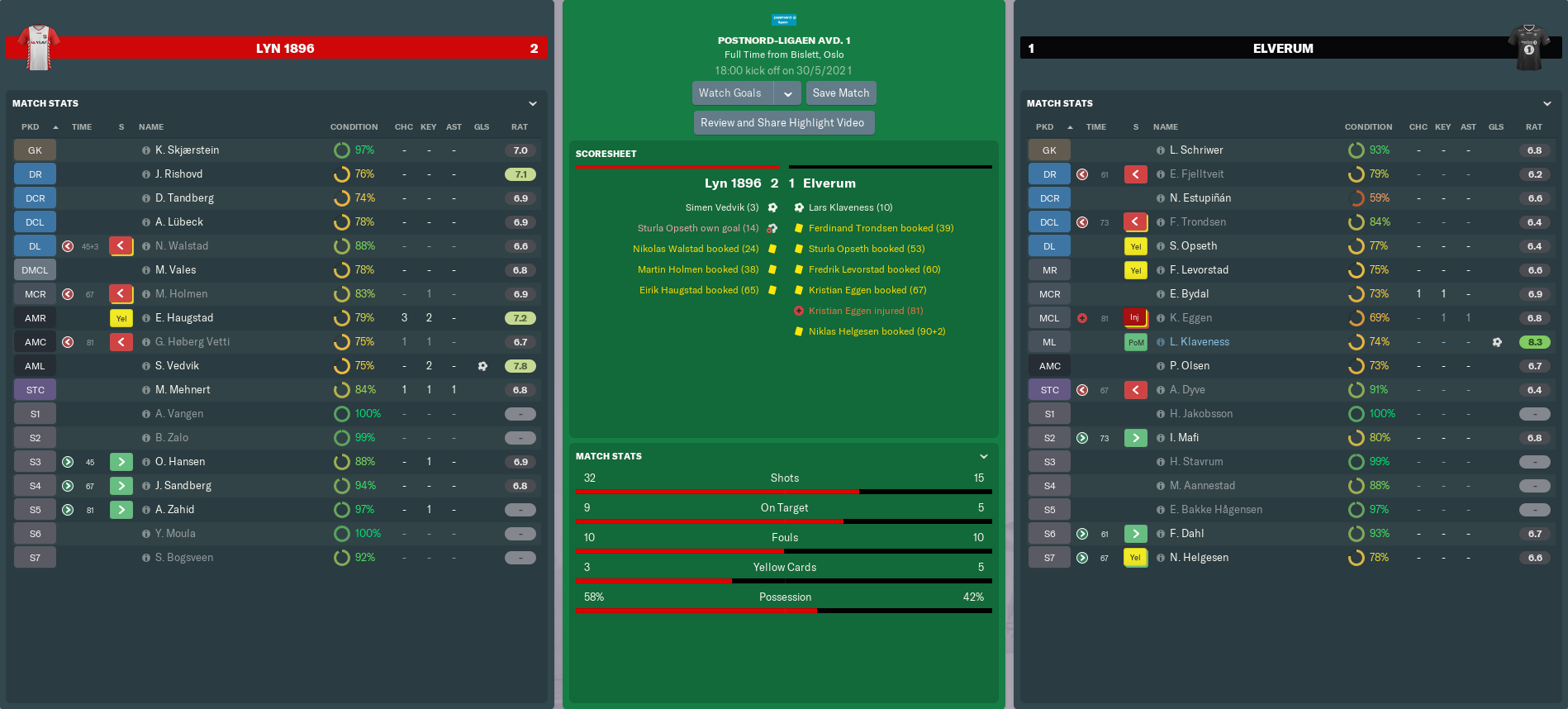Screen dimensions: 1568x709
Task: Click N. Estupiñán's name in Elverum list
Action: pyautogui.click(x=1200, y=198)
